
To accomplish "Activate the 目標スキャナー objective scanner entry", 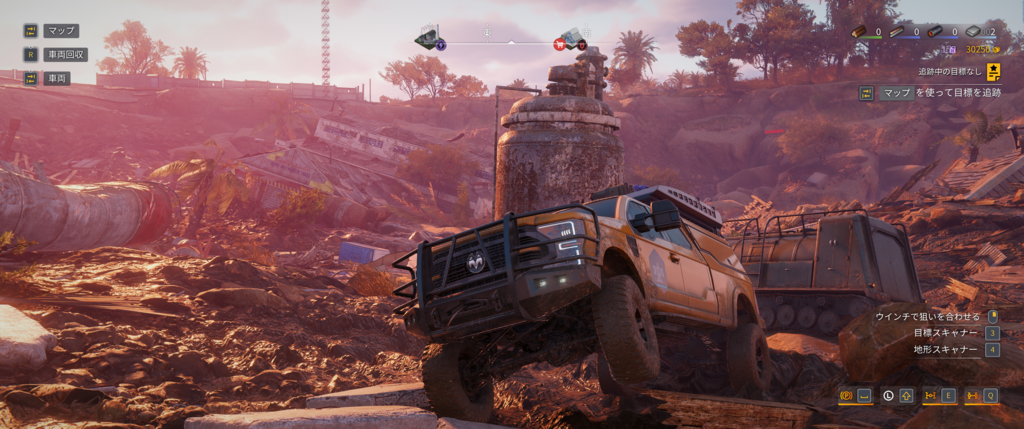I will point(944,332).
